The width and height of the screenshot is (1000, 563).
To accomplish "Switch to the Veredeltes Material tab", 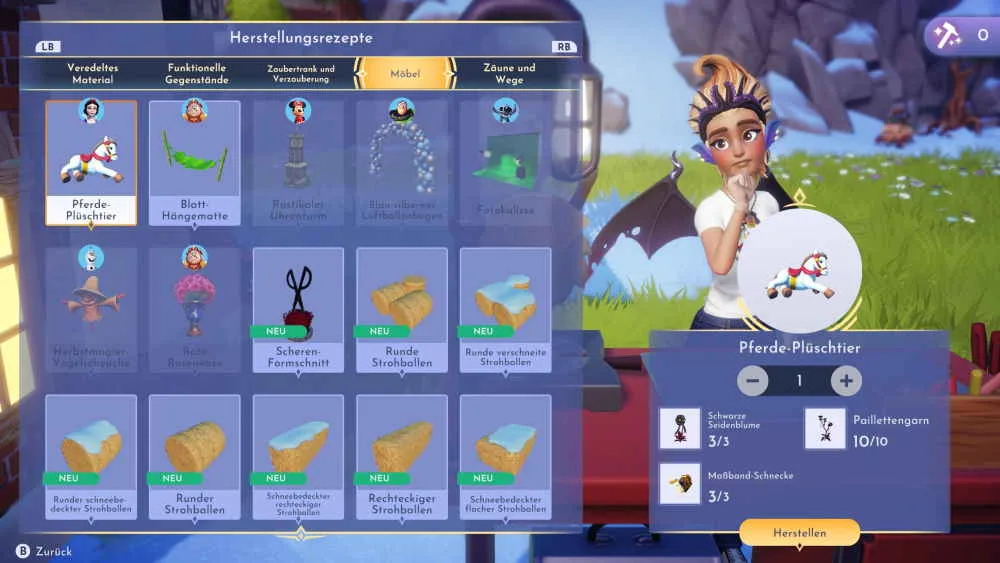I will coord(93,73).
